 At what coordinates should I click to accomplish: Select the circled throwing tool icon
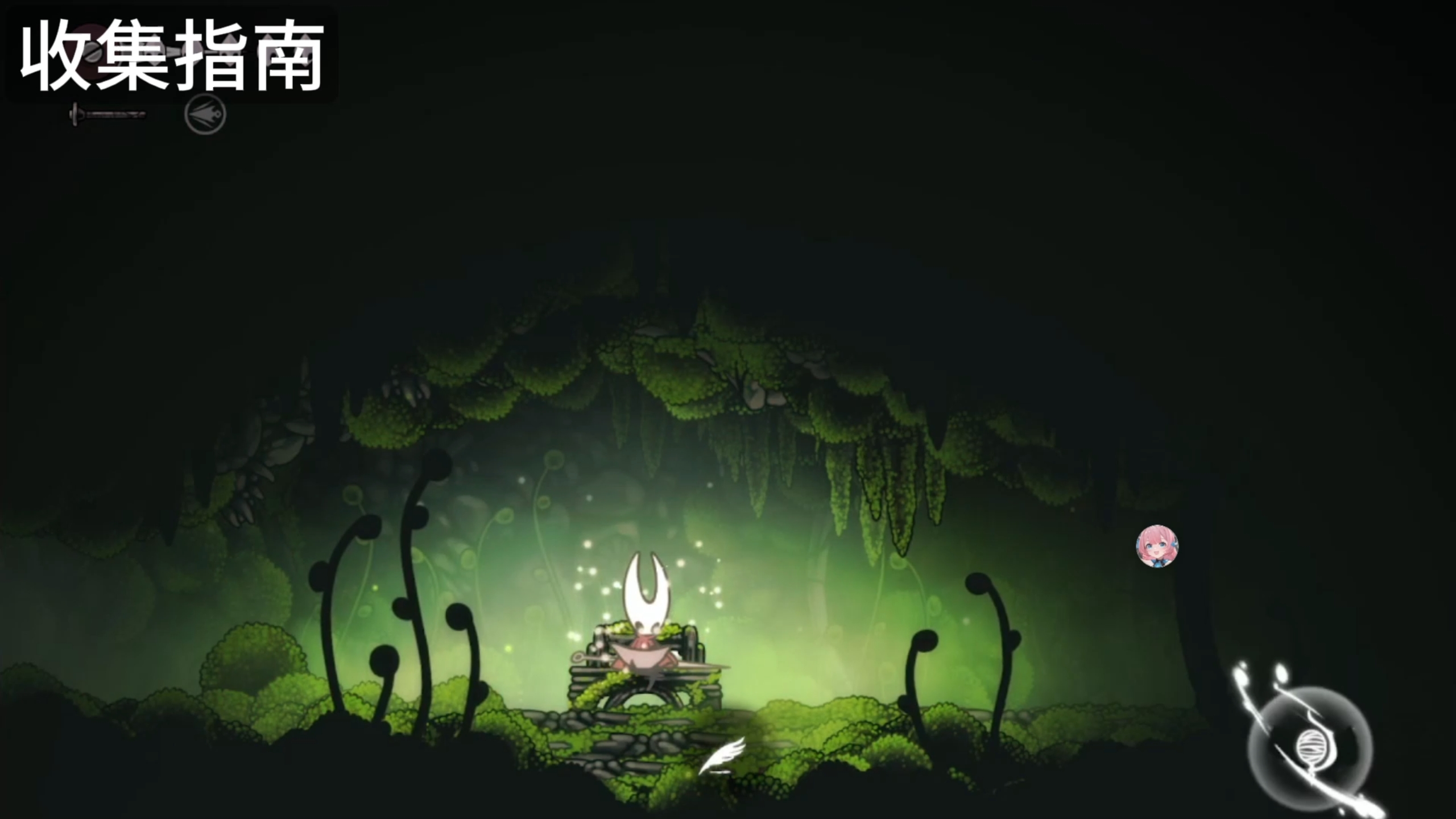point(205,115)
